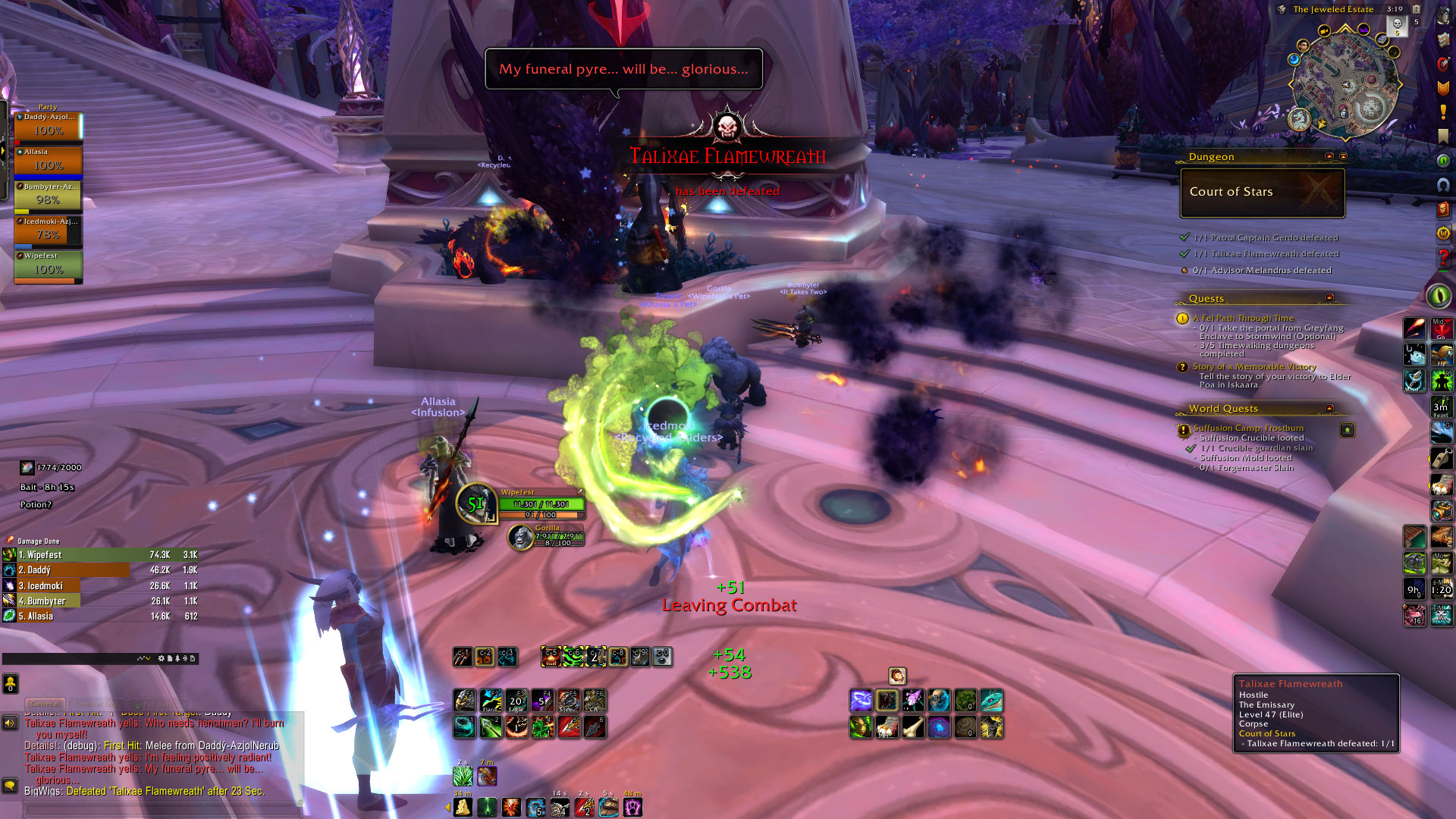Image resolution: width=1456 pixels, height=819 pixels.
Task: Open the yellow exclamation quest log button
Action: coord(1443,112)
